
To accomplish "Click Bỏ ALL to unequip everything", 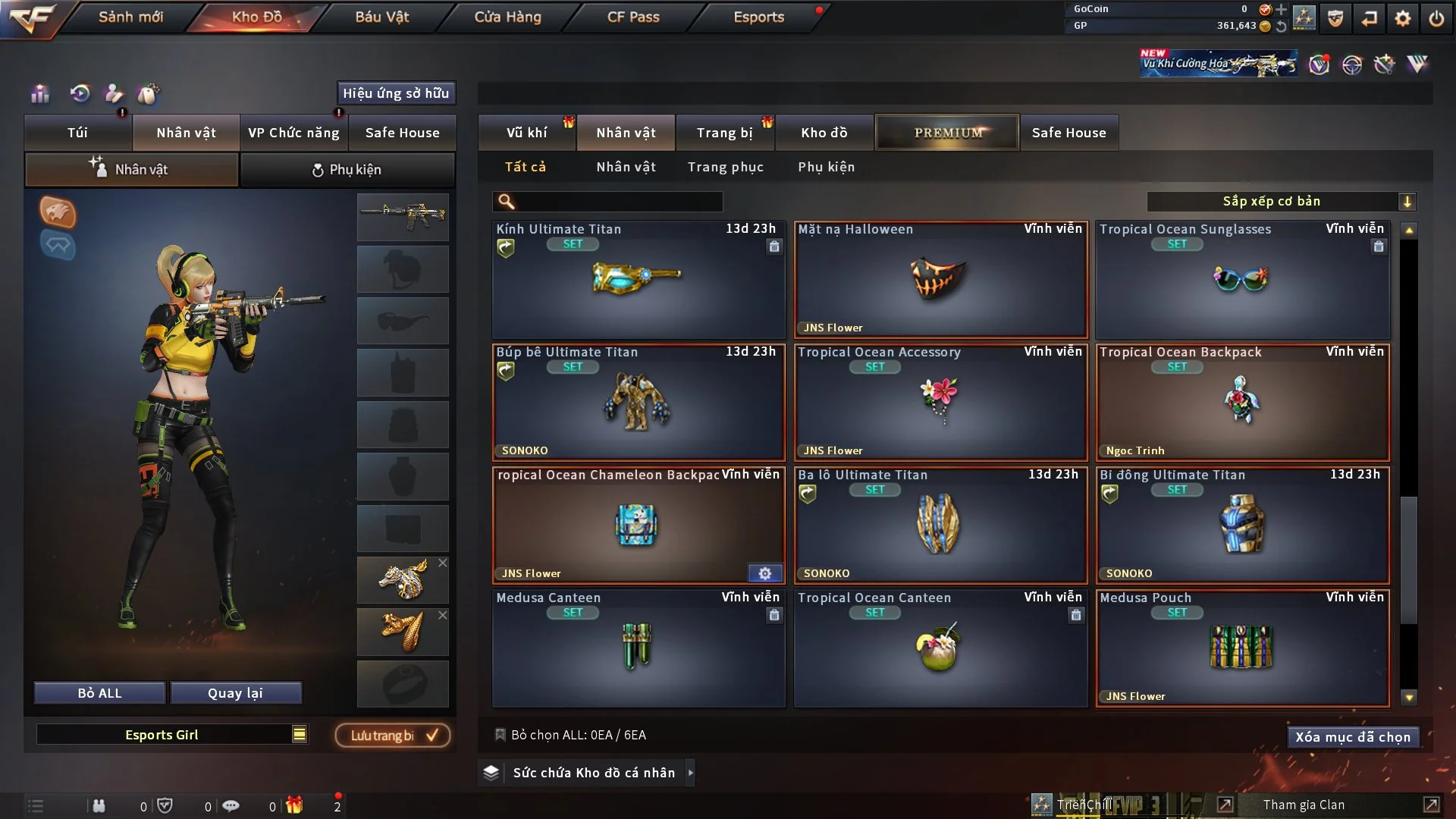I will [99, 693].
